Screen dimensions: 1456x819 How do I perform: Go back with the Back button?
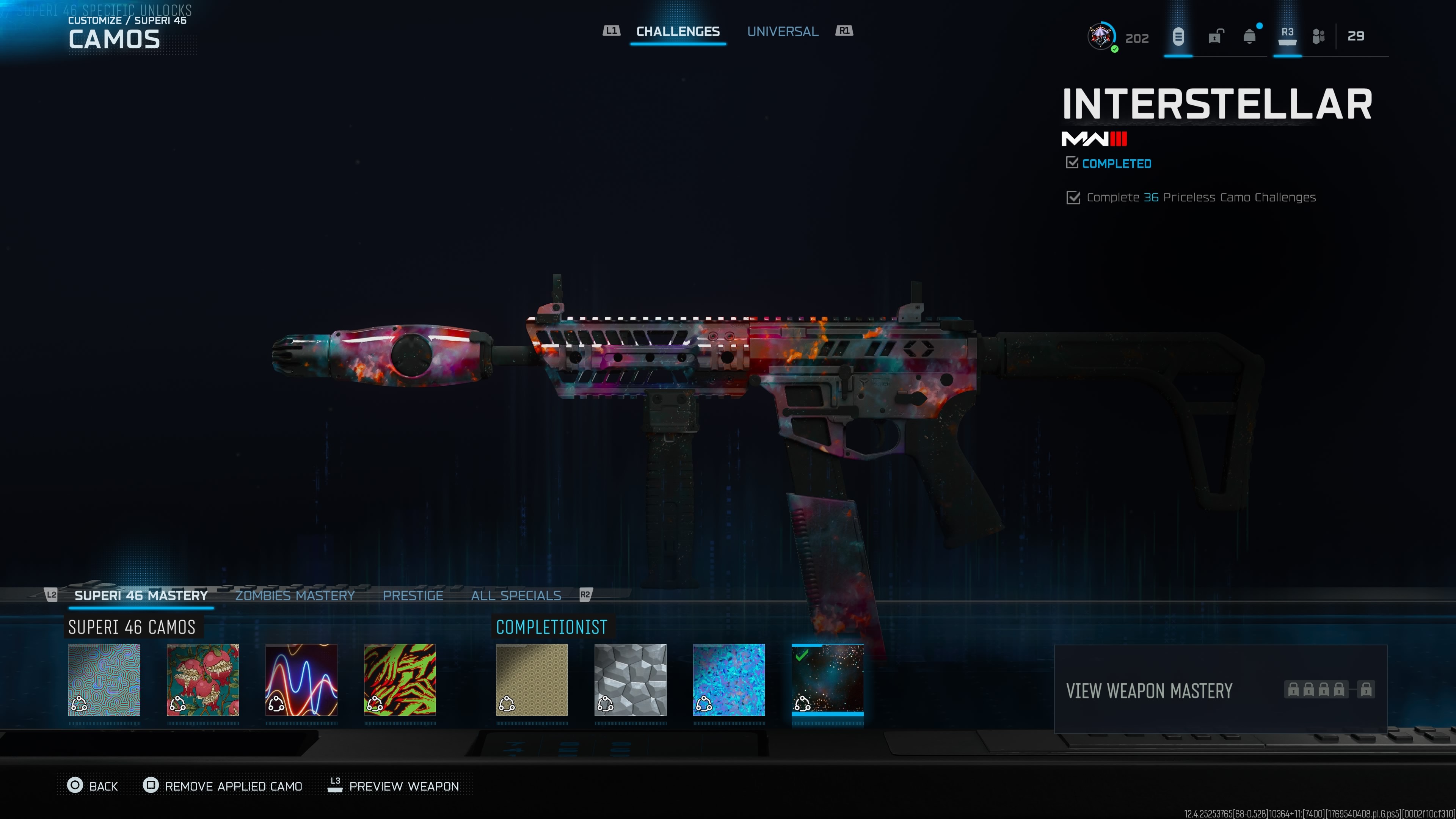93,786
